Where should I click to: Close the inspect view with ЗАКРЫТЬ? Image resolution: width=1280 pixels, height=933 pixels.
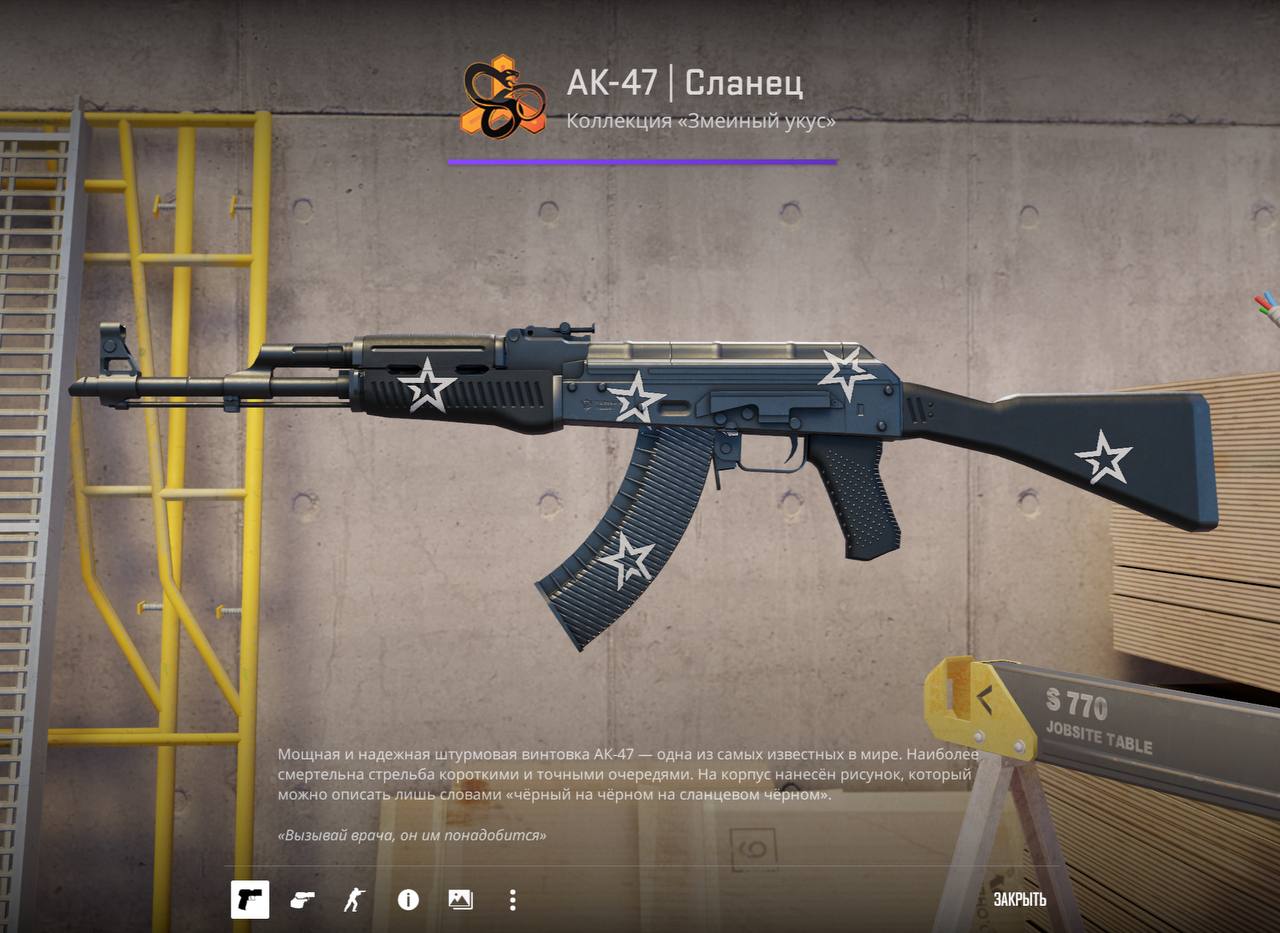pos(1019,900)
